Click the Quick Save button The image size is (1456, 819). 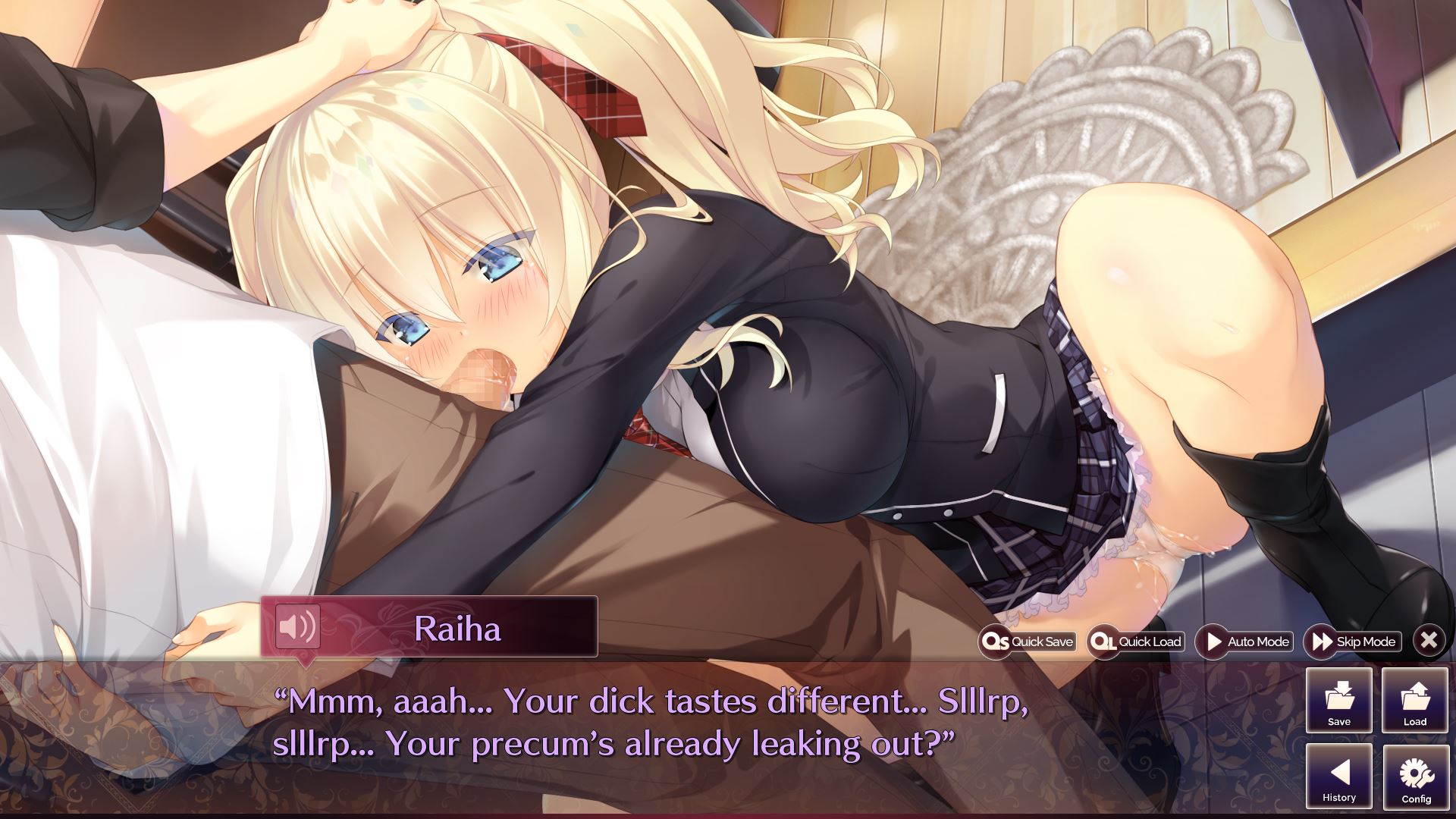1028,642
